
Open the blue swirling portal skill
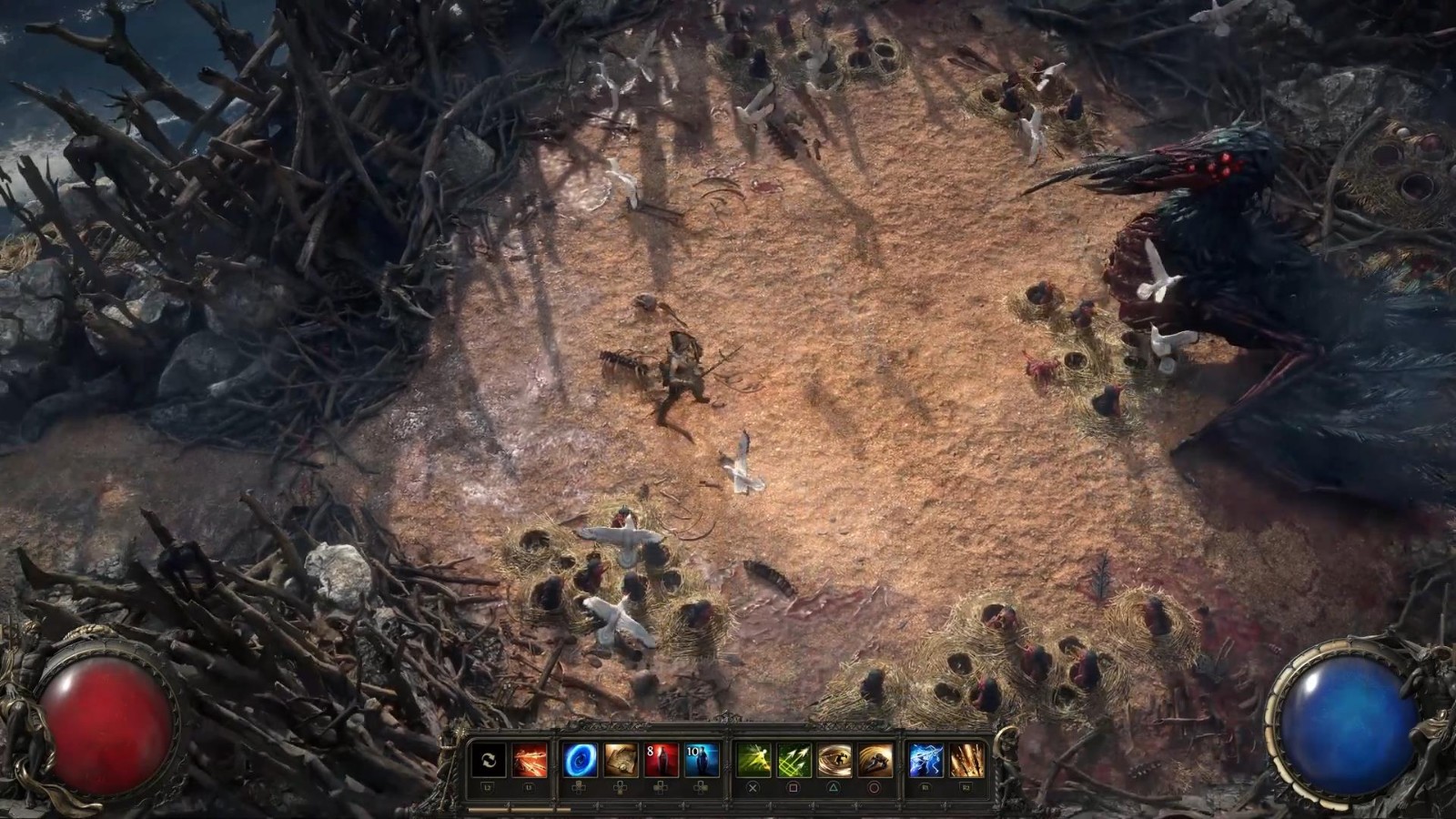click(580, 760)
